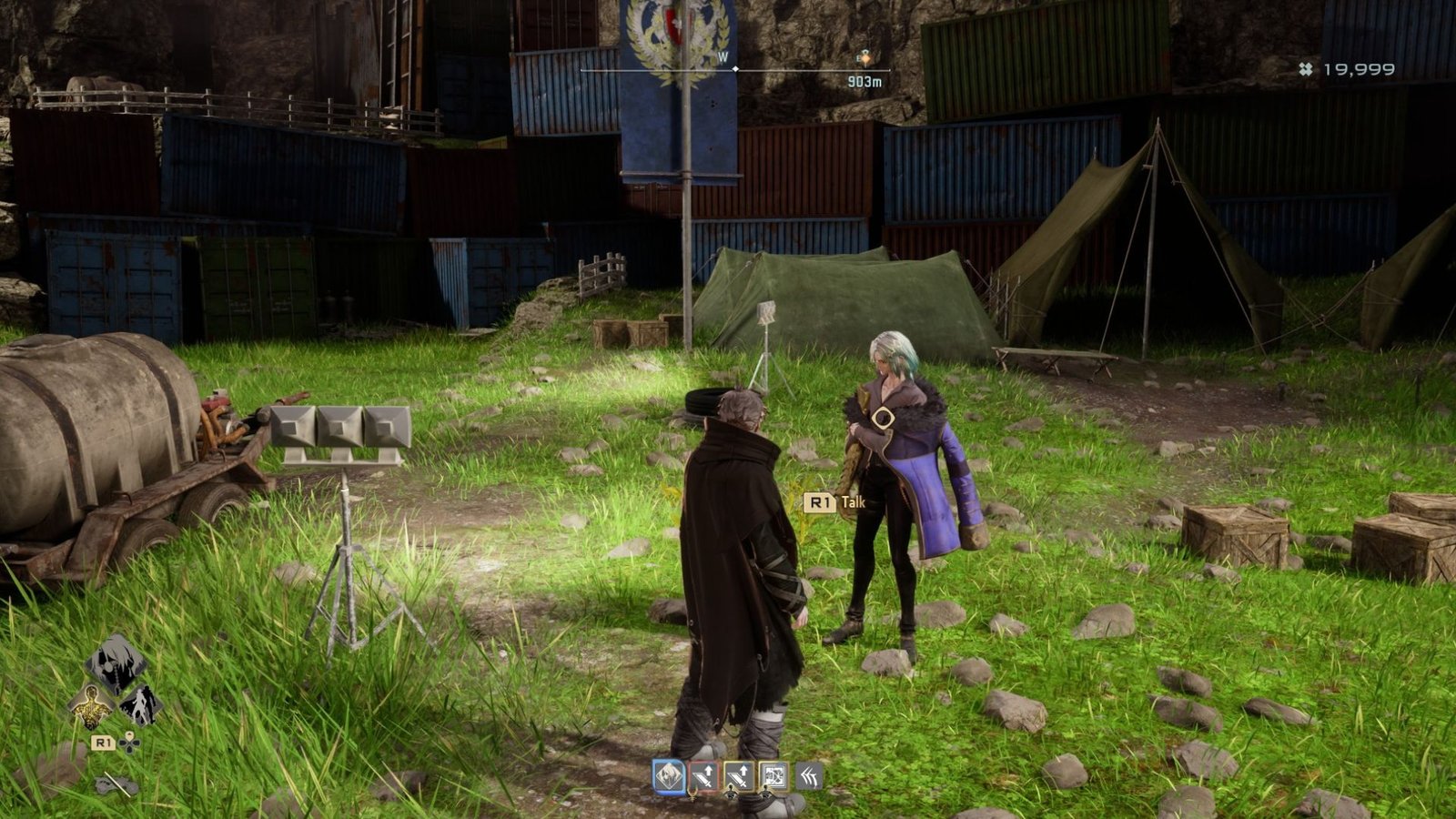Toggle the red-framed buff slot active state
Viewport: 1456px width, 819px height.
[x=703, y=775]
